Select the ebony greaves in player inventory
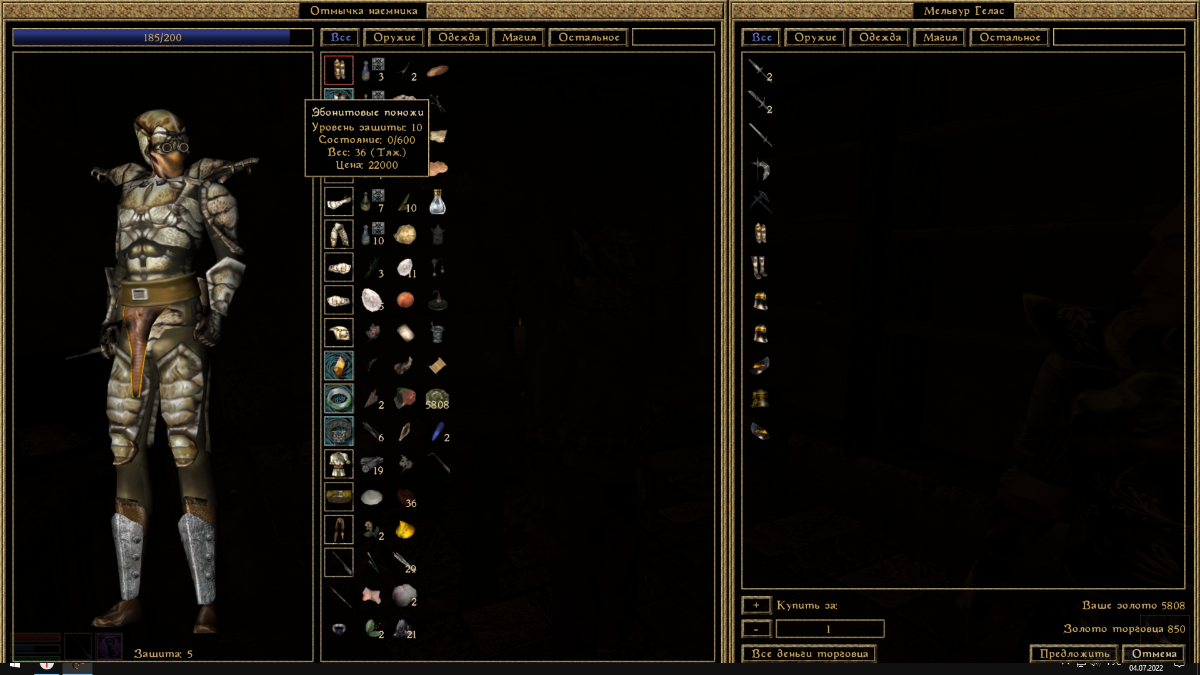 tap(338, 70)
